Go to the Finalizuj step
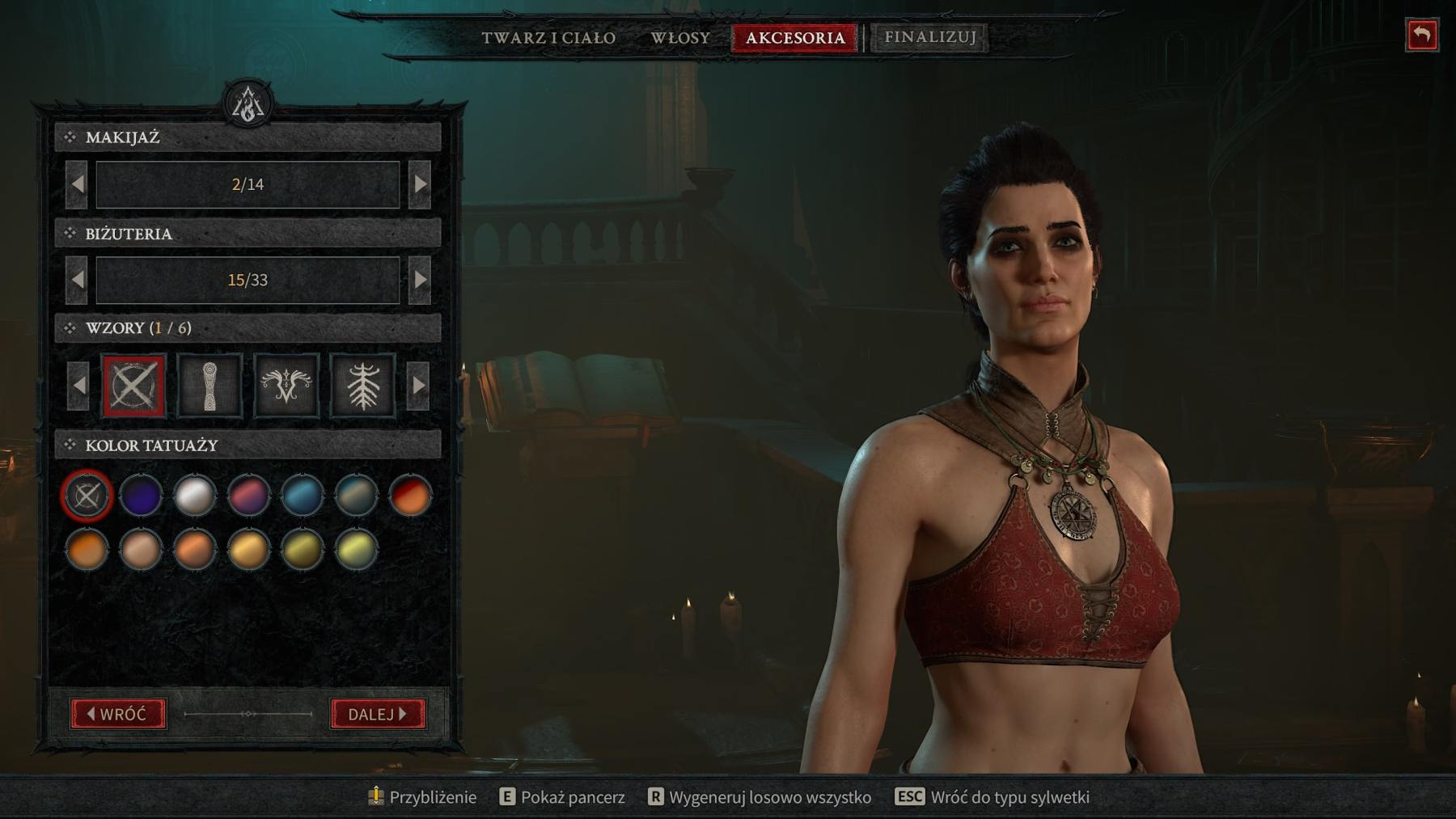This screenshot has height=819, width=1456. point(929,37)
